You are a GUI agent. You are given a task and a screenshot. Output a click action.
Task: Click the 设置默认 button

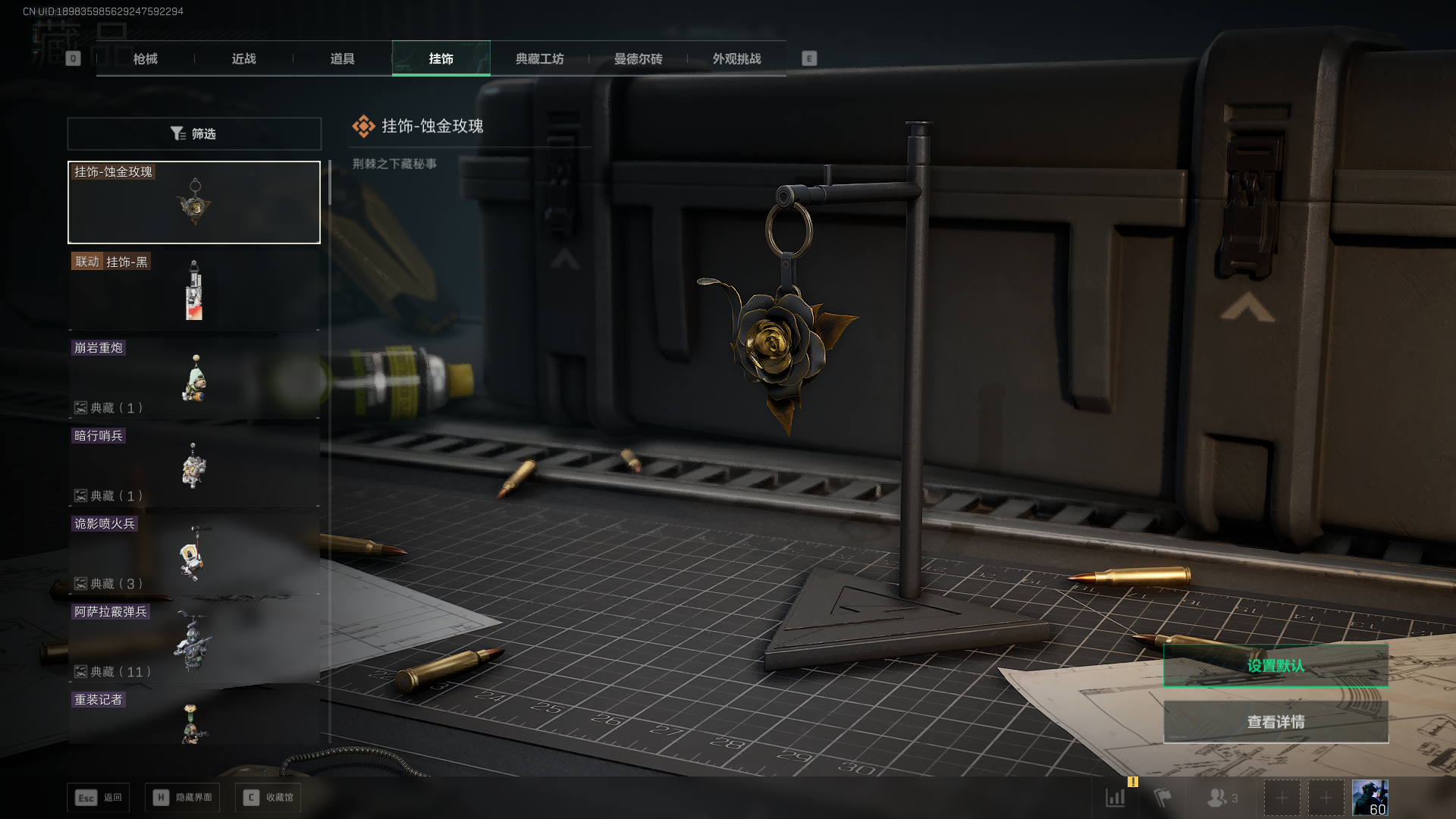(x=1276, y=666)
